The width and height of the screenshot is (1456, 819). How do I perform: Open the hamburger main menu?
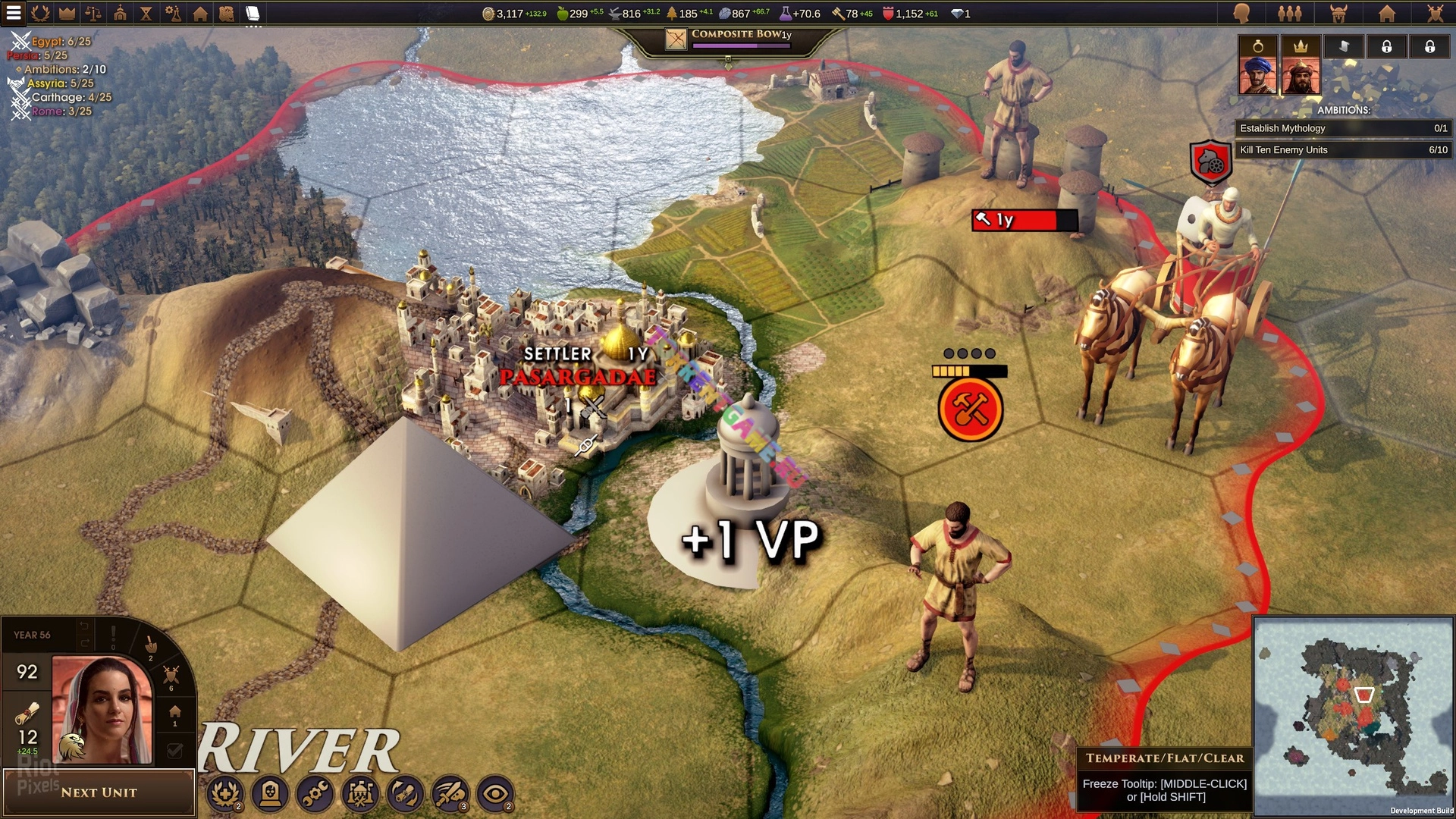(14, 13)
